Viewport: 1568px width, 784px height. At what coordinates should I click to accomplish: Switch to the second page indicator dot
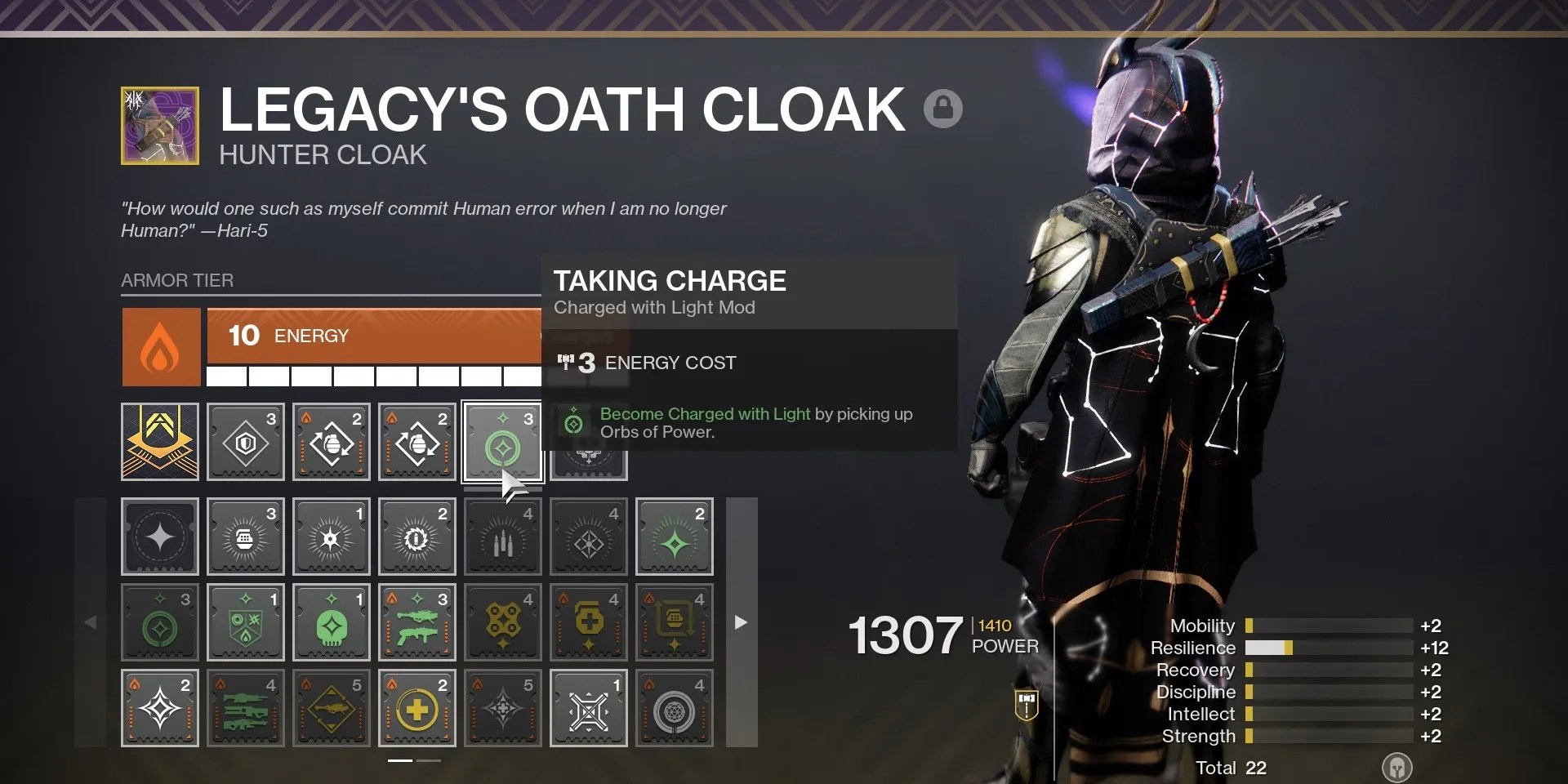(428, 760)
